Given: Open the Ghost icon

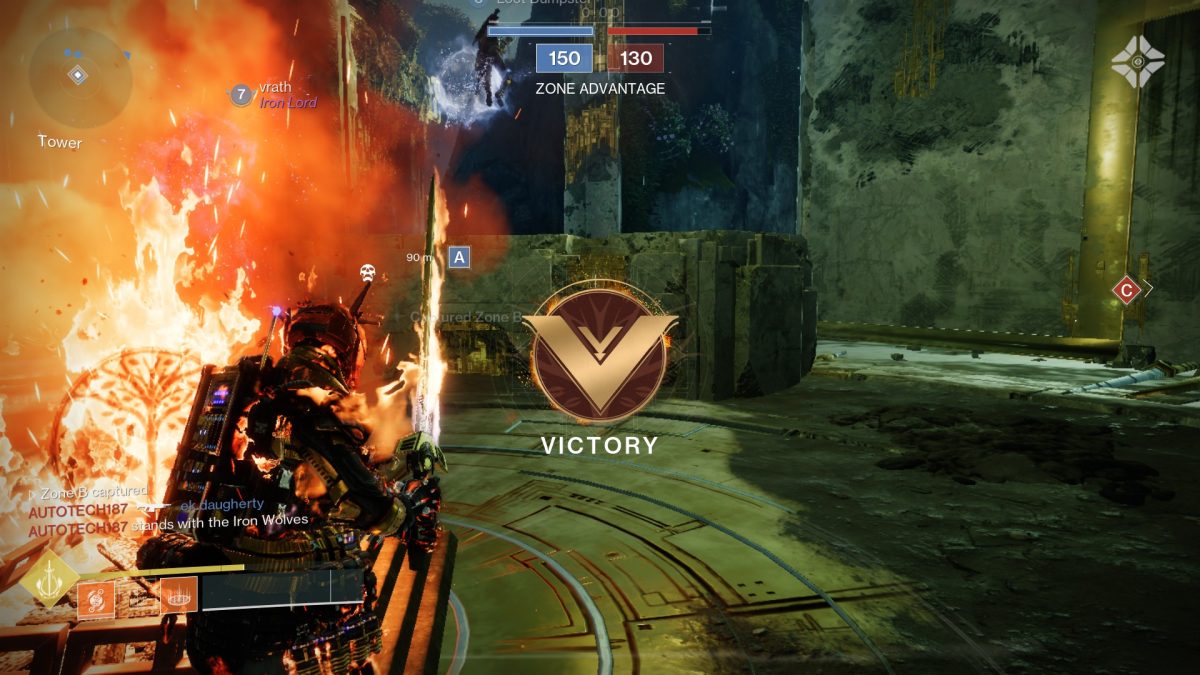Looking at the screenshot, I should (1137, 62).
